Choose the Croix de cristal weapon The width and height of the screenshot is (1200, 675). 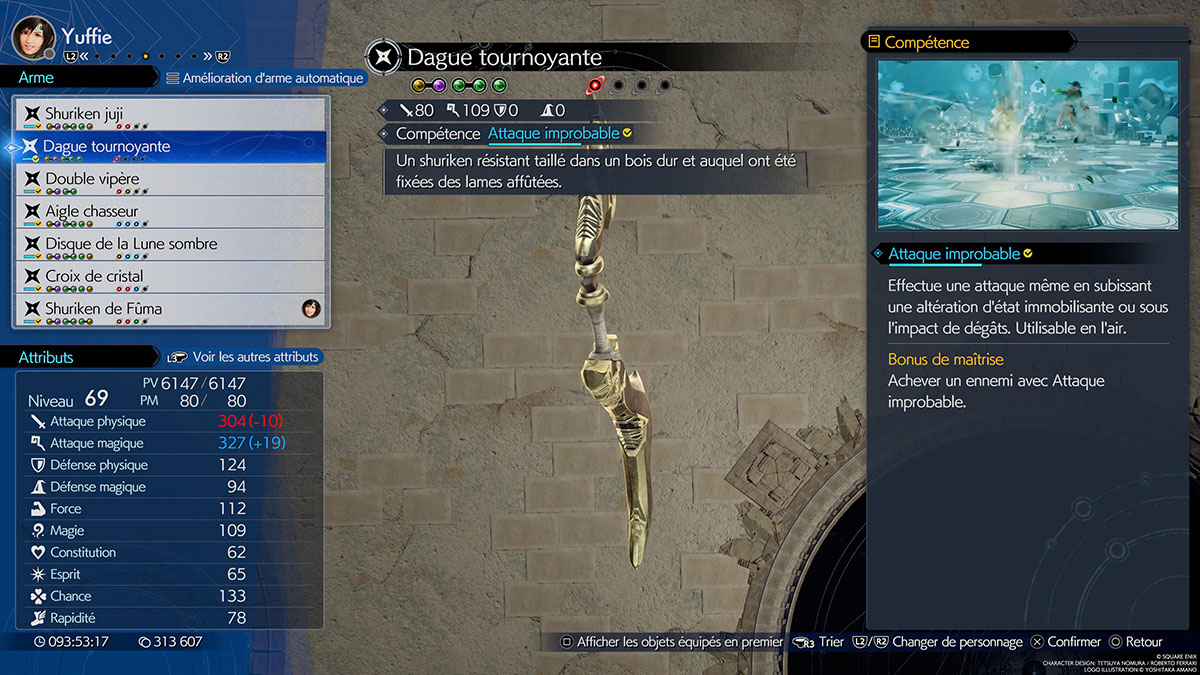coord(168,276)
